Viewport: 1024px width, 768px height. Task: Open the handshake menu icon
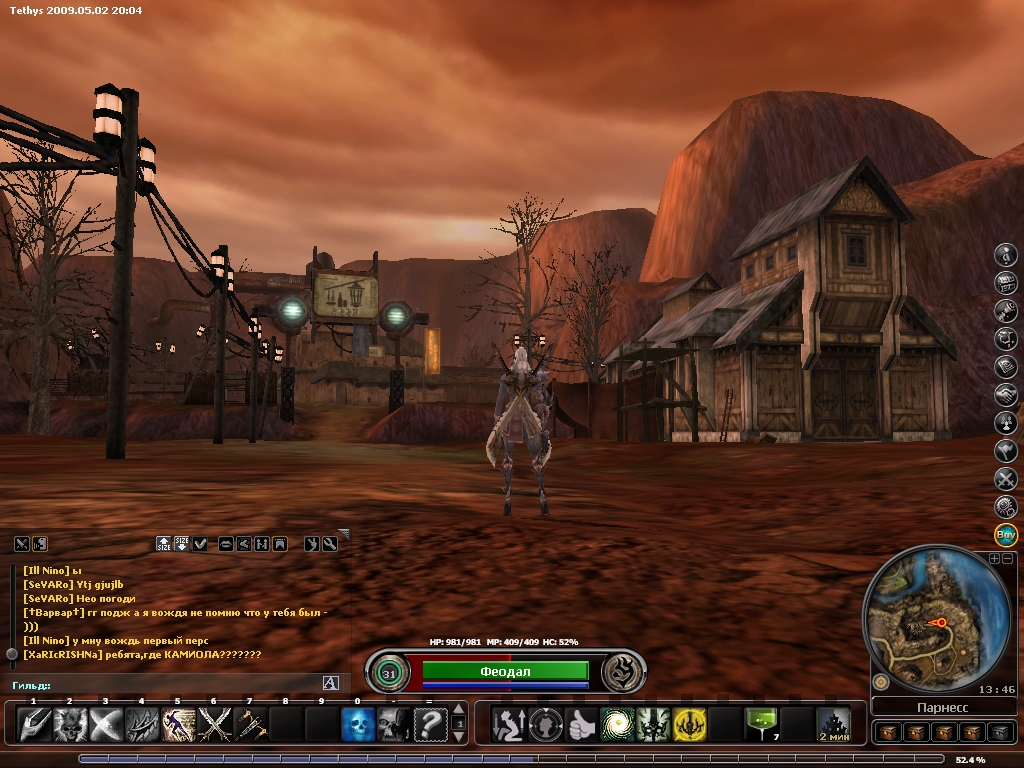(x=1006, y=395)
